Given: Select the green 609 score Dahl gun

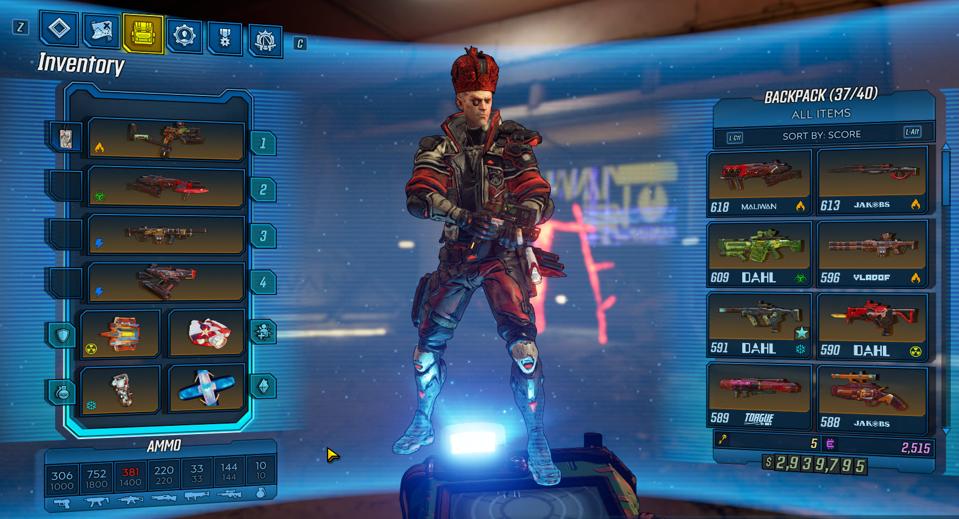Looking at the screenshot, I should coord(760,254).
